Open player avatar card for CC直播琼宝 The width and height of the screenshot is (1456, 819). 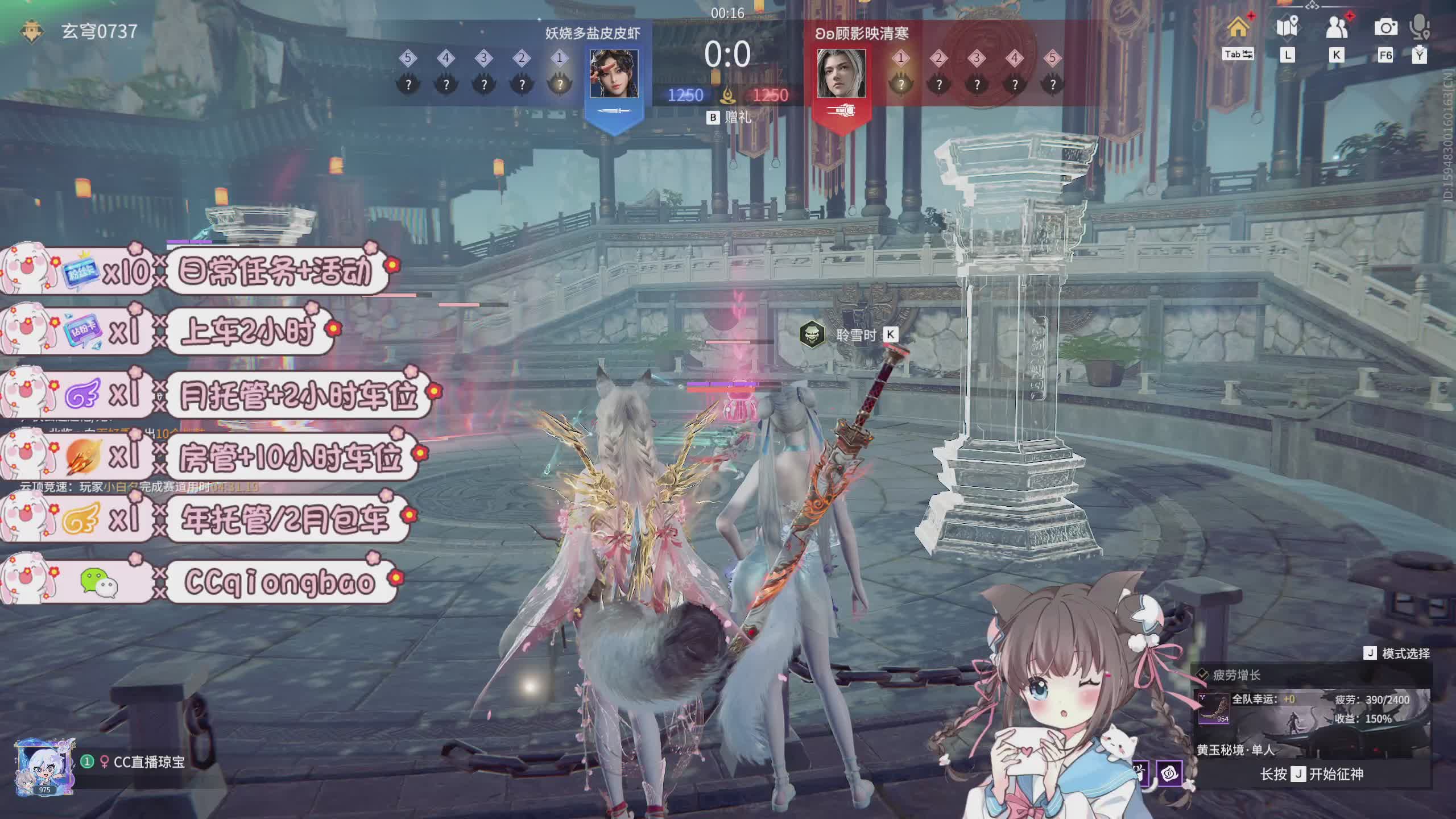[x=44, y=767]
